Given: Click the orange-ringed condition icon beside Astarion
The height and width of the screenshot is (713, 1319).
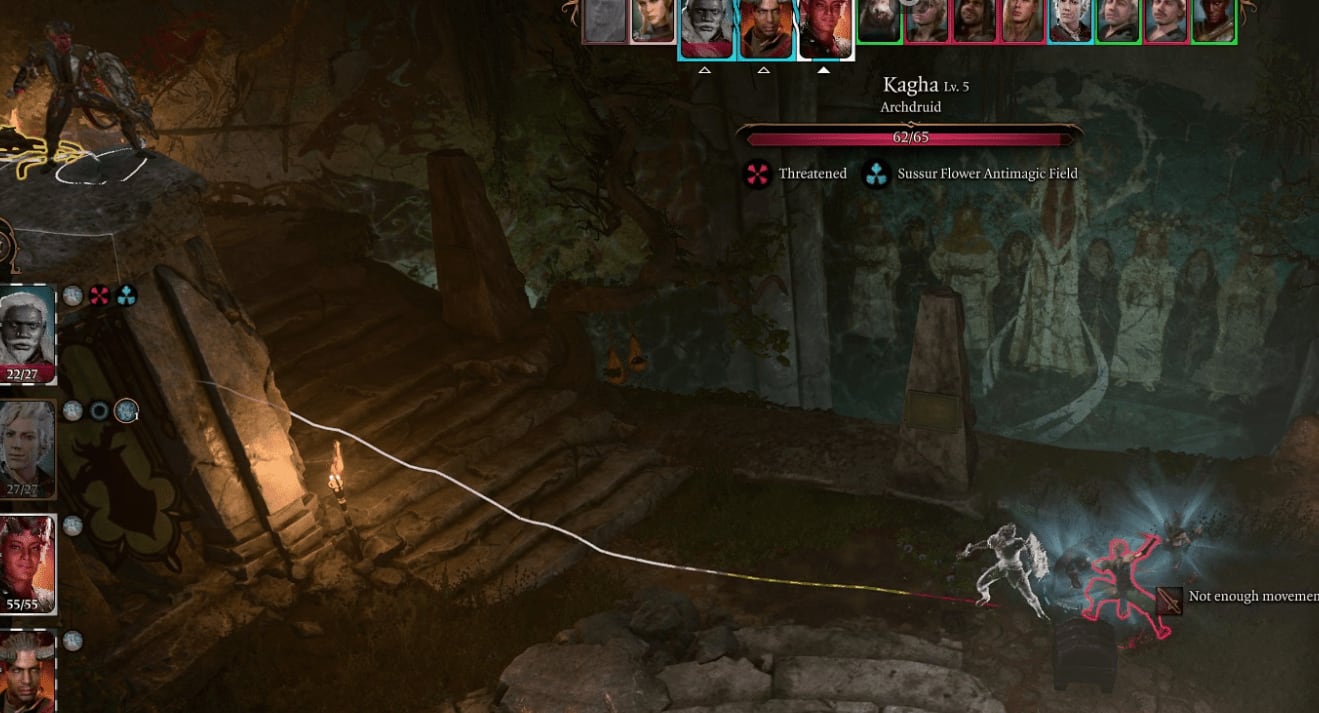Looking at the screenshot, I should [126, 410].
